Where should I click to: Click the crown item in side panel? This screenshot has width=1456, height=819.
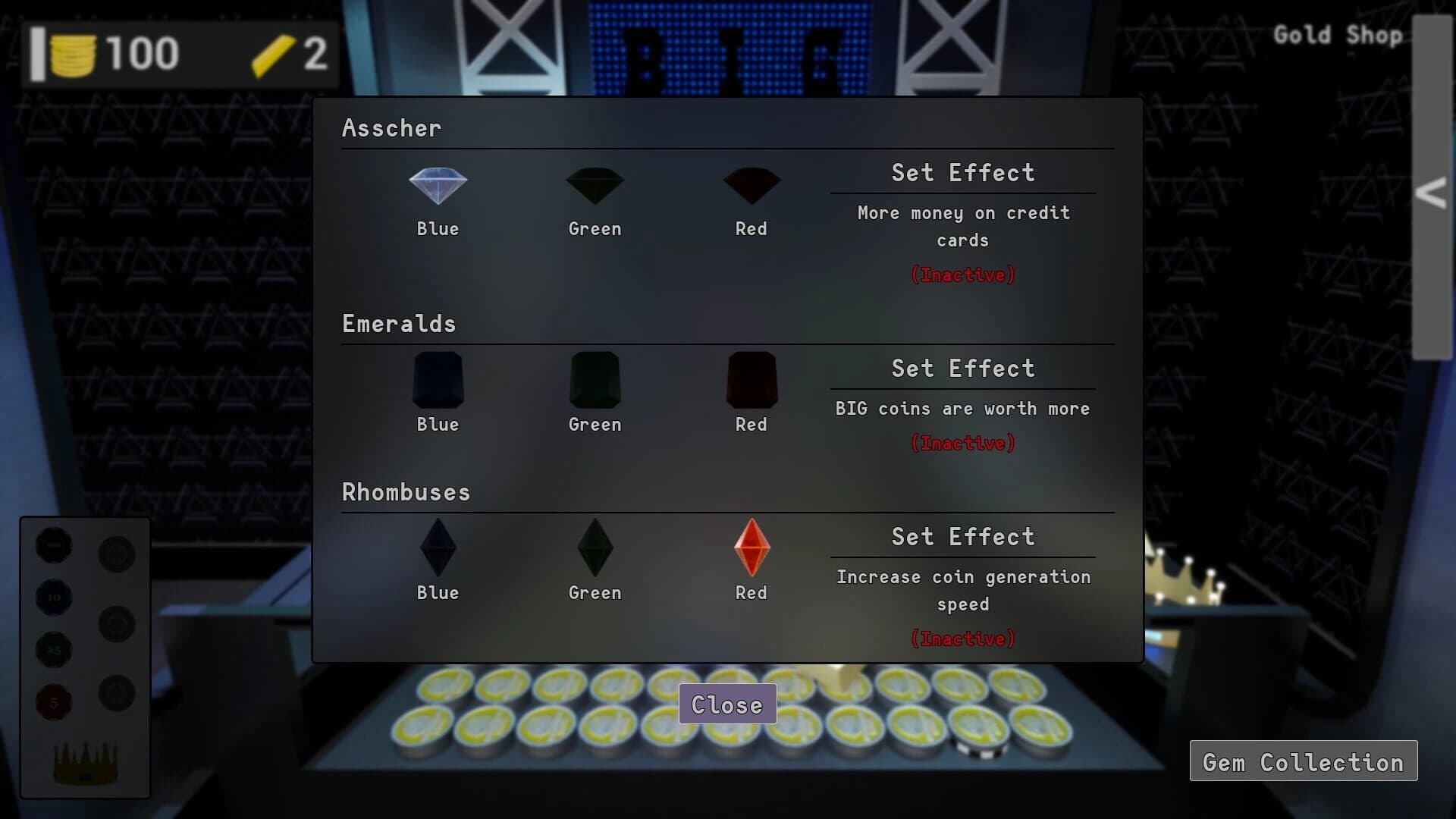tap(83, 762)
